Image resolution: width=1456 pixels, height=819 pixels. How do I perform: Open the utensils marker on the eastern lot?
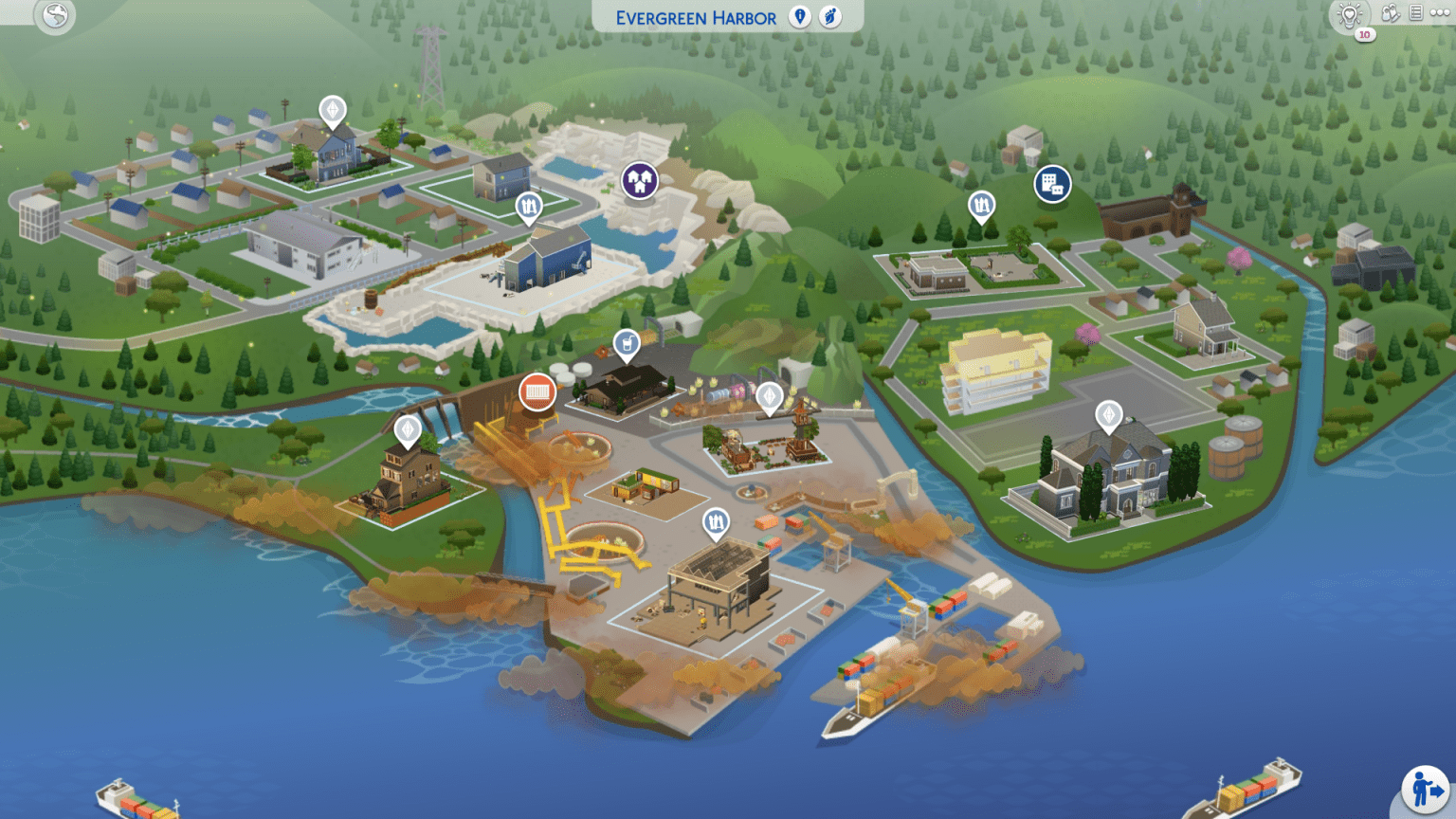[982, 204]
